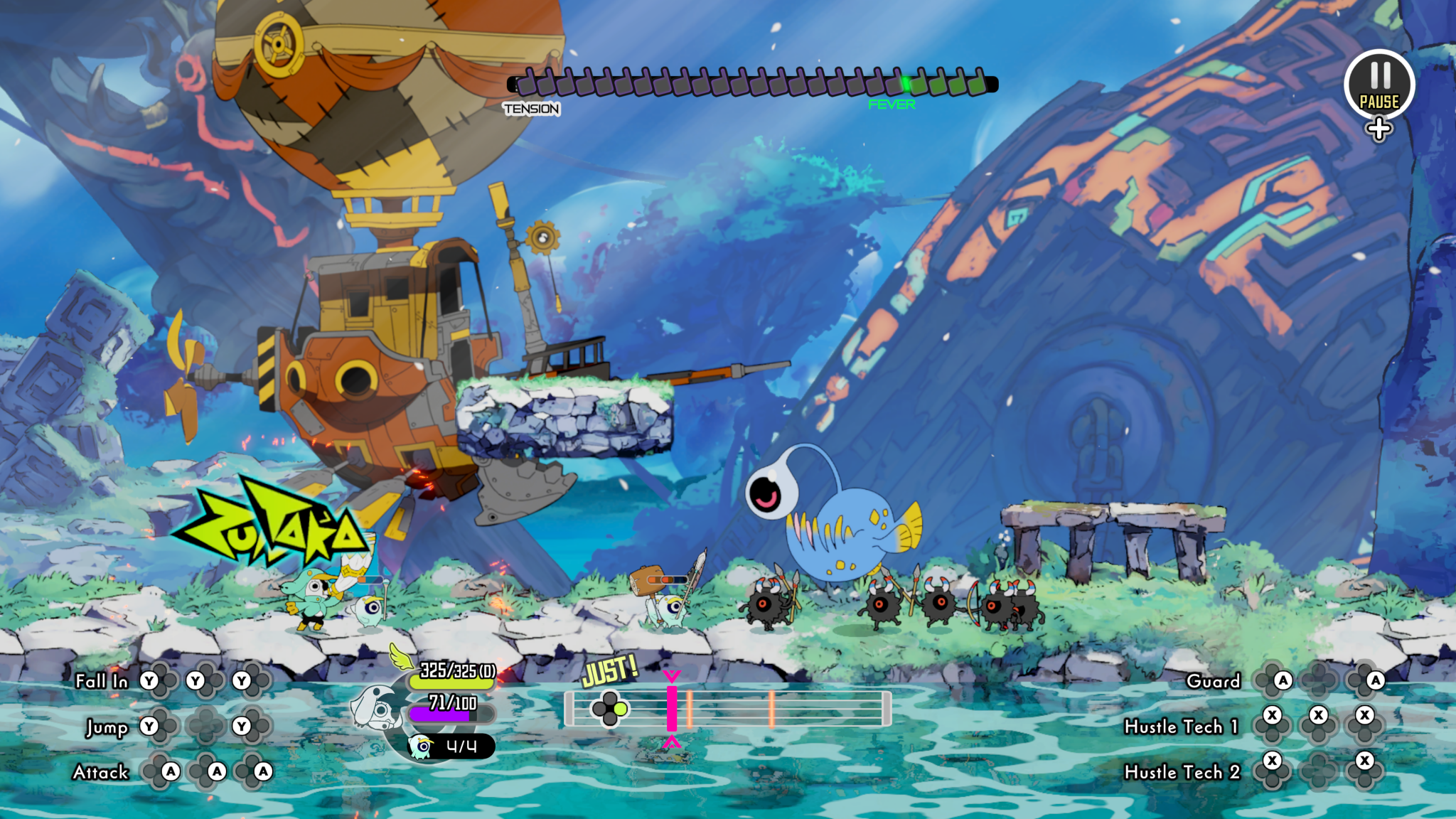Select the final A button icon for Guard
The width and height of the screenshot is (1456, 819).
(1376, 681)
